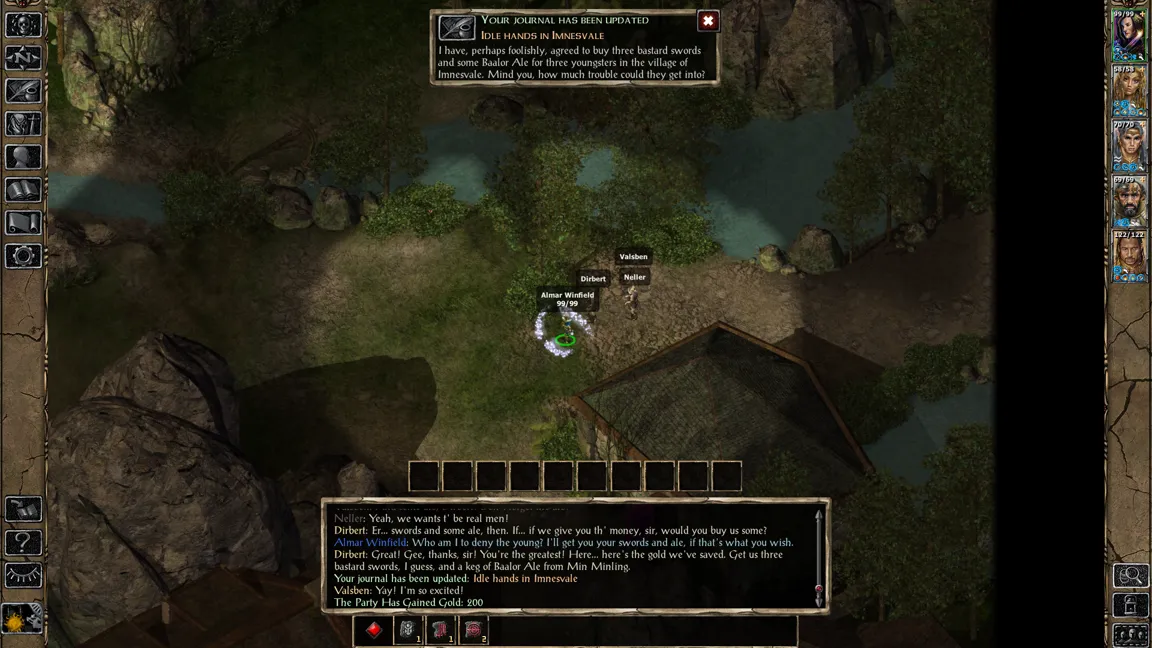This screenshot has width=1152, height=648.
Task: Click the question mark help button
Action: [x=23, y=543]
